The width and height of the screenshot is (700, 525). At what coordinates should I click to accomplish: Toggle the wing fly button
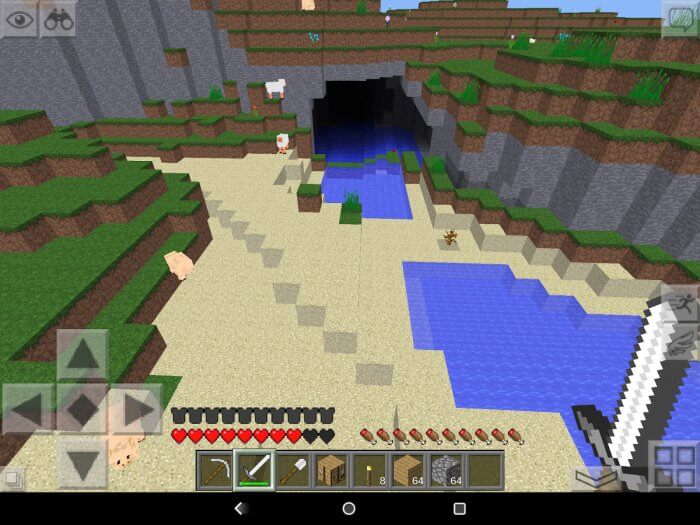click(x=681, y=343)
